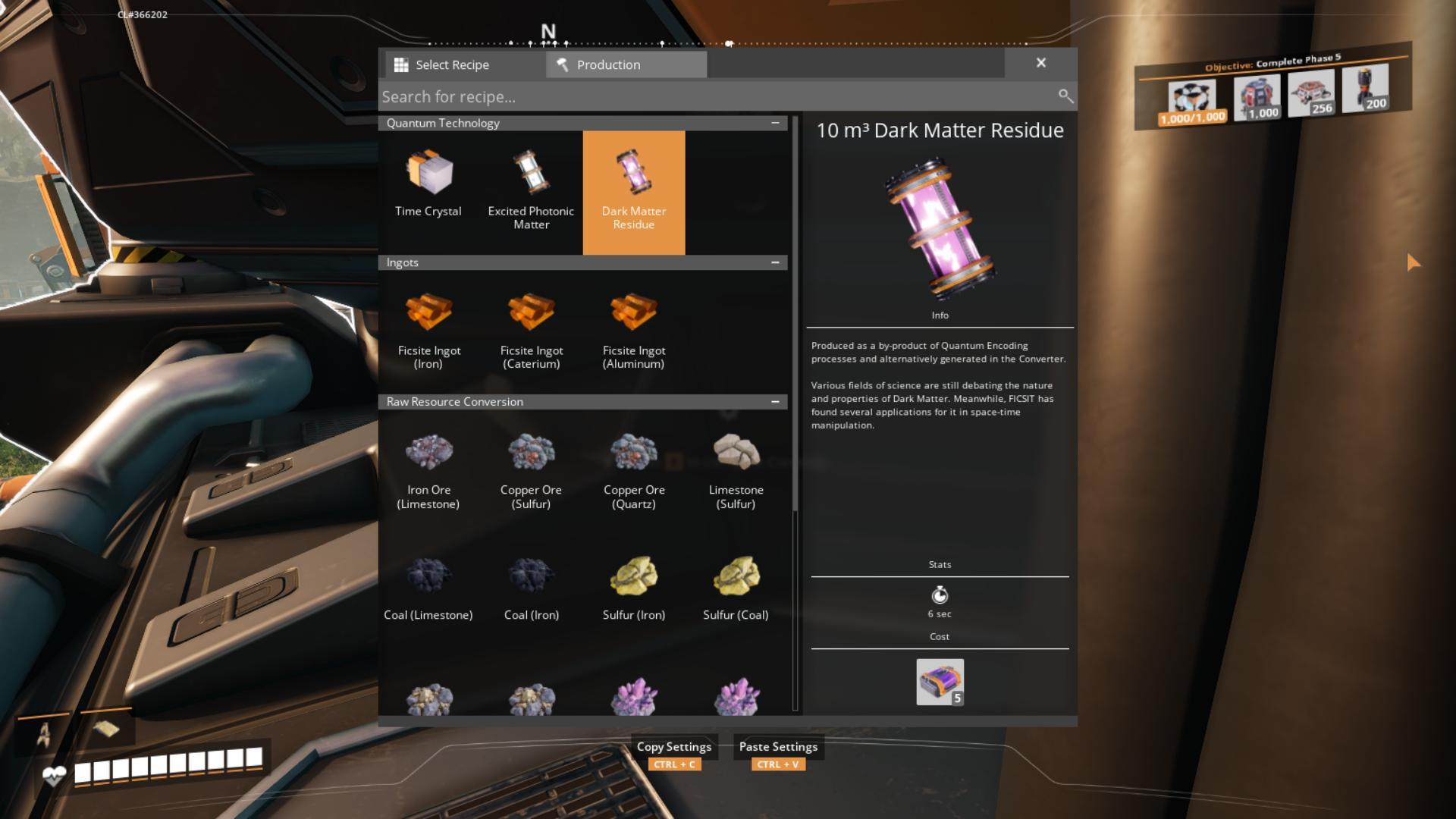Collapse the Quantum Technology category
The height and width of the screenshot is (819, 1456).
point(775,123)
